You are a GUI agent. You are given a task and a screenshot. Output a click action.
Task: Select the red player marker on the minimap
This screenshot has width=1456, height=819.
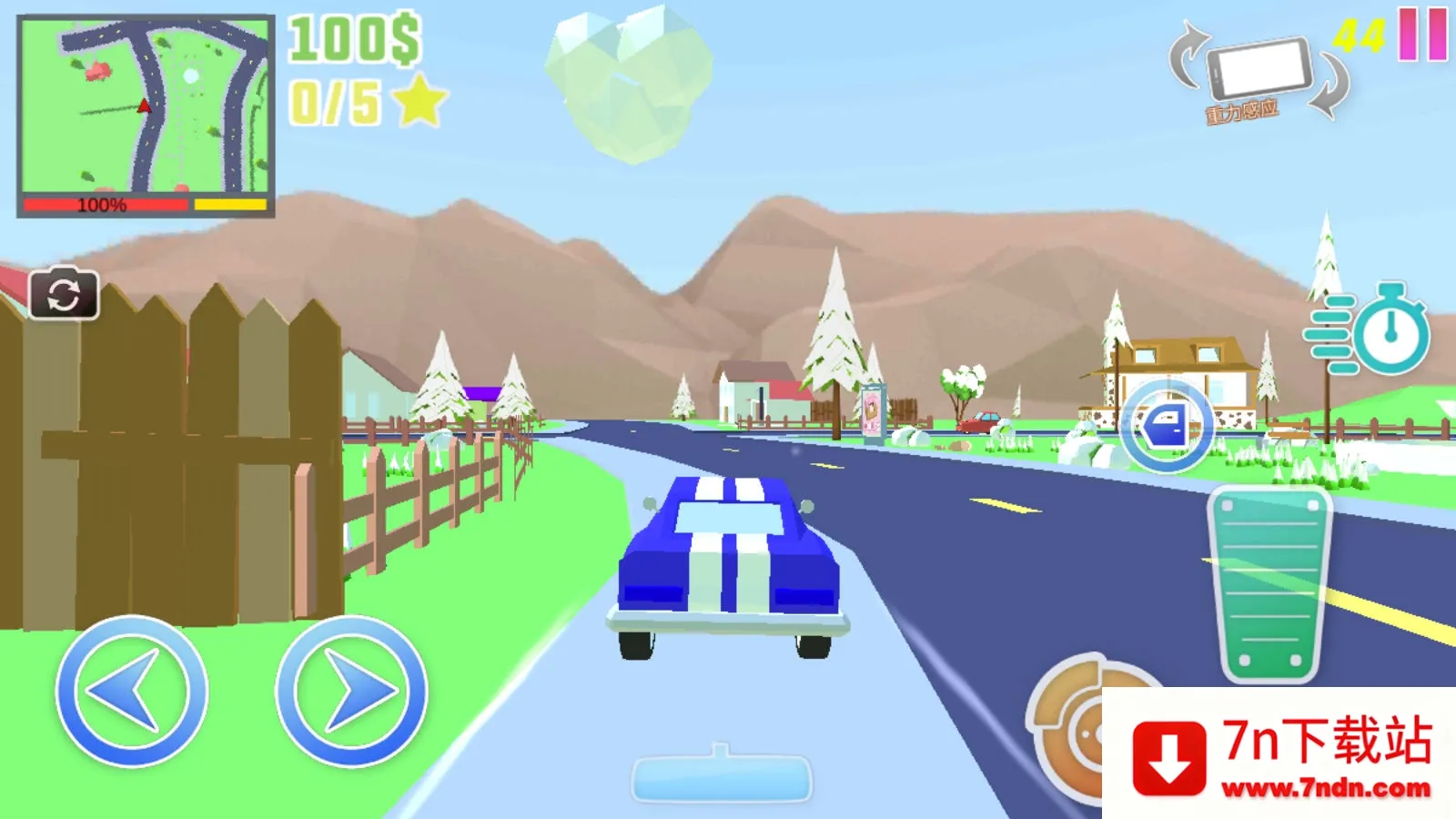(144, 105)
